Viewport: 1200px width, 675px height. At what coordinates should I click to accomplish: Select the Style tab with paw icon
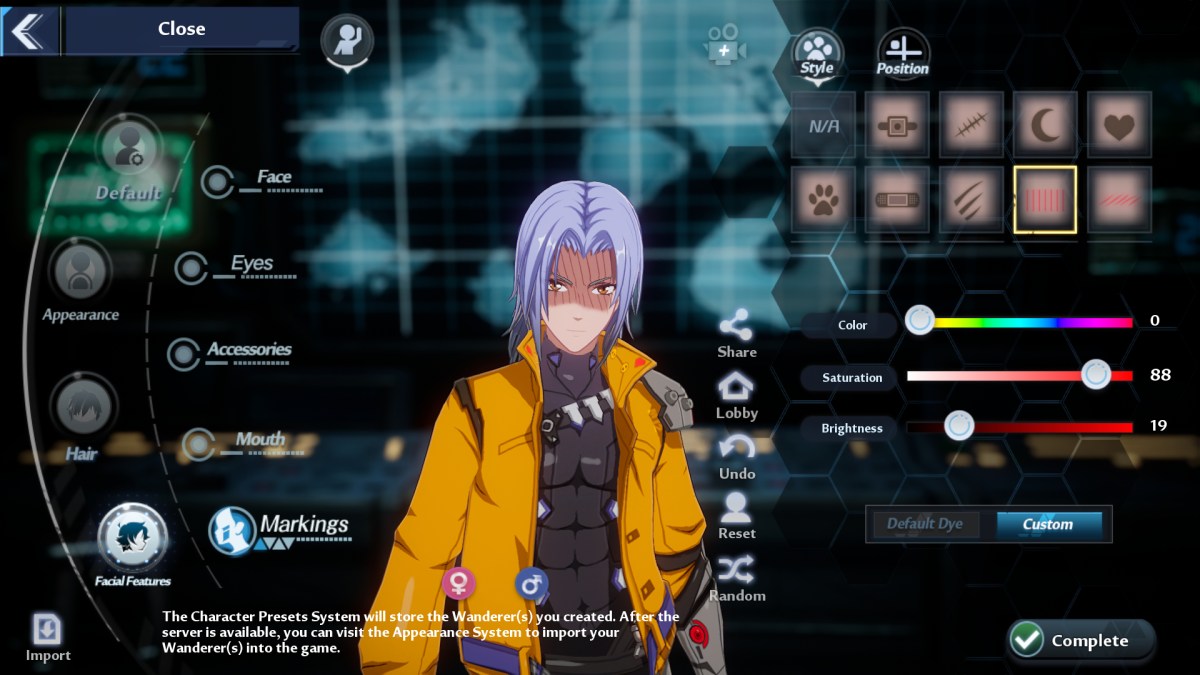coord(817,53)
